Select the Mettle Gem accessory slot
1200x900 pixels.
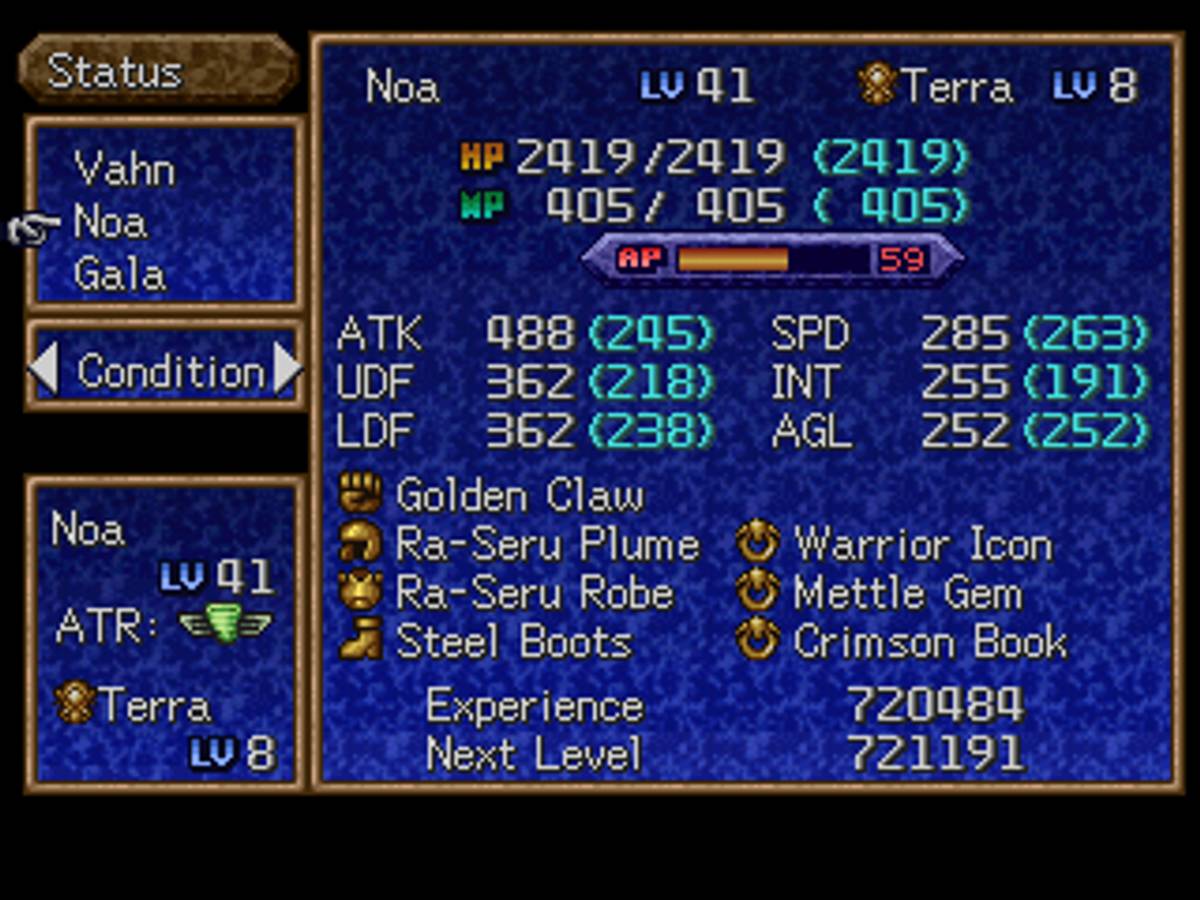(x=907, y=593)
